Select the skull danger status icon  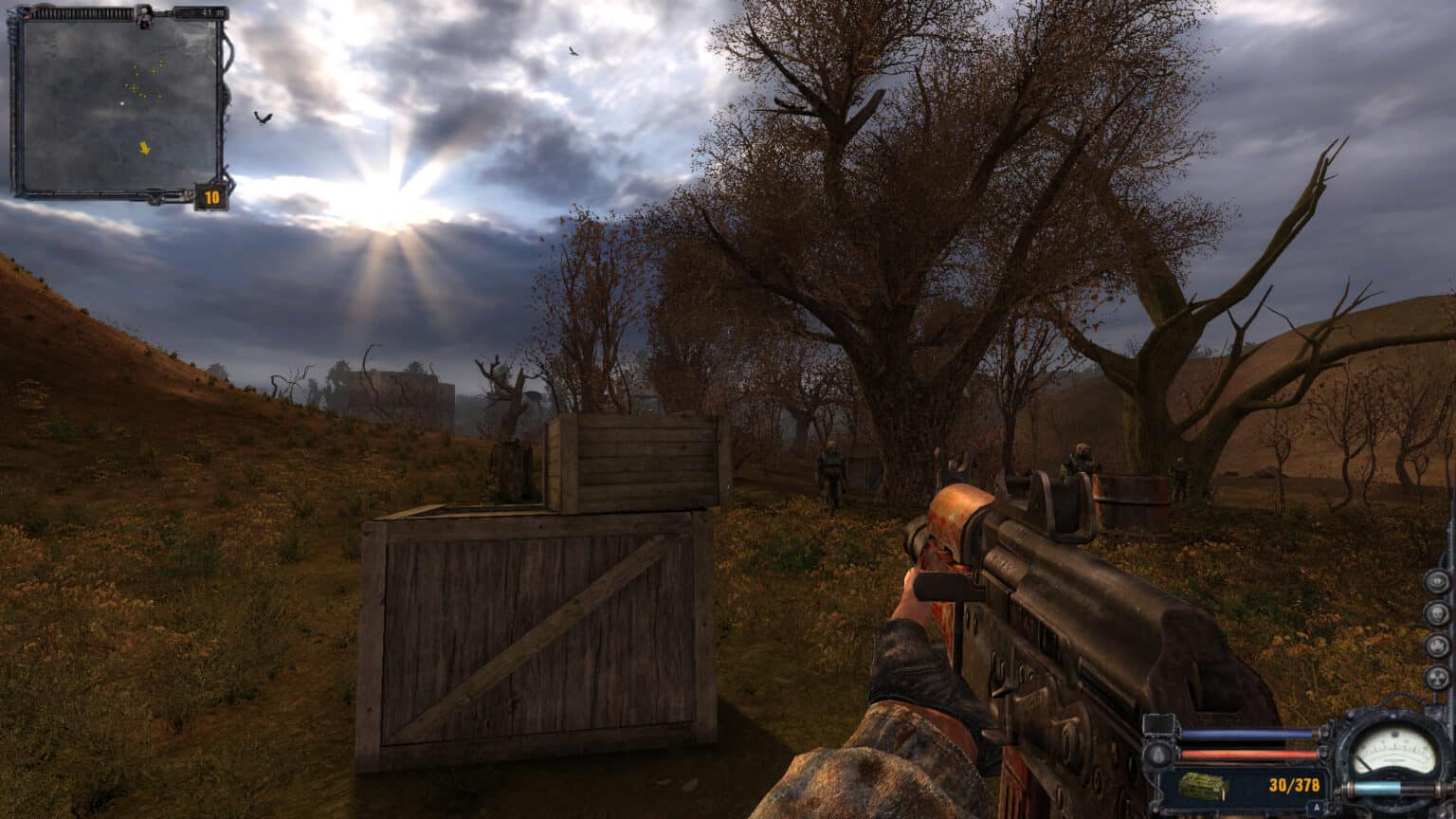pos(1437,615)
